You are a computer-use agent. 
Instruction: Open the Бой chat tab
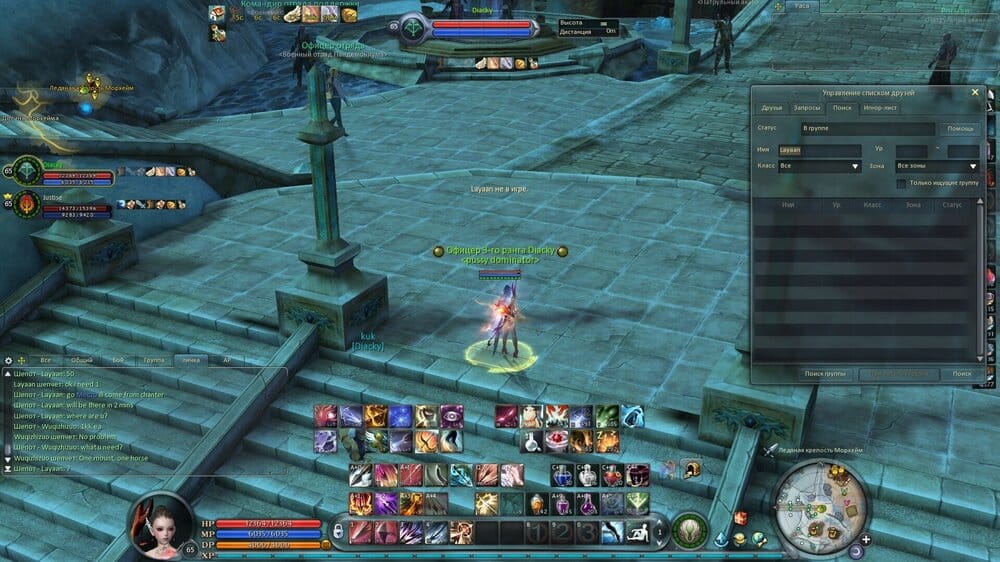118,360
